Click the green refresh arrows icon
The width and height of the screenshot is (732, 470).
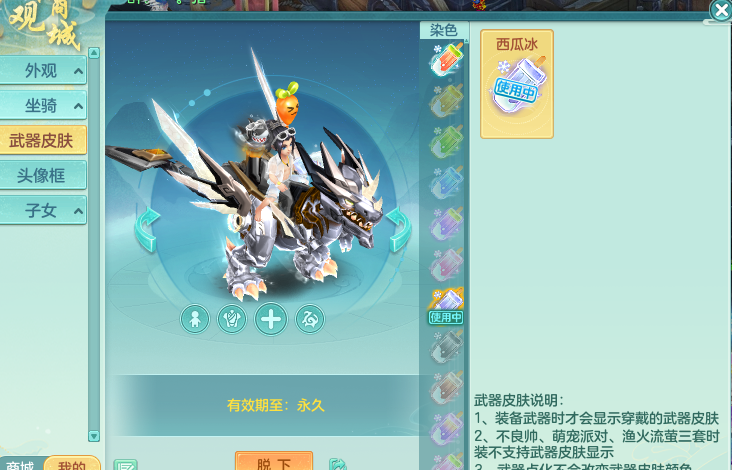coord(338,464)
